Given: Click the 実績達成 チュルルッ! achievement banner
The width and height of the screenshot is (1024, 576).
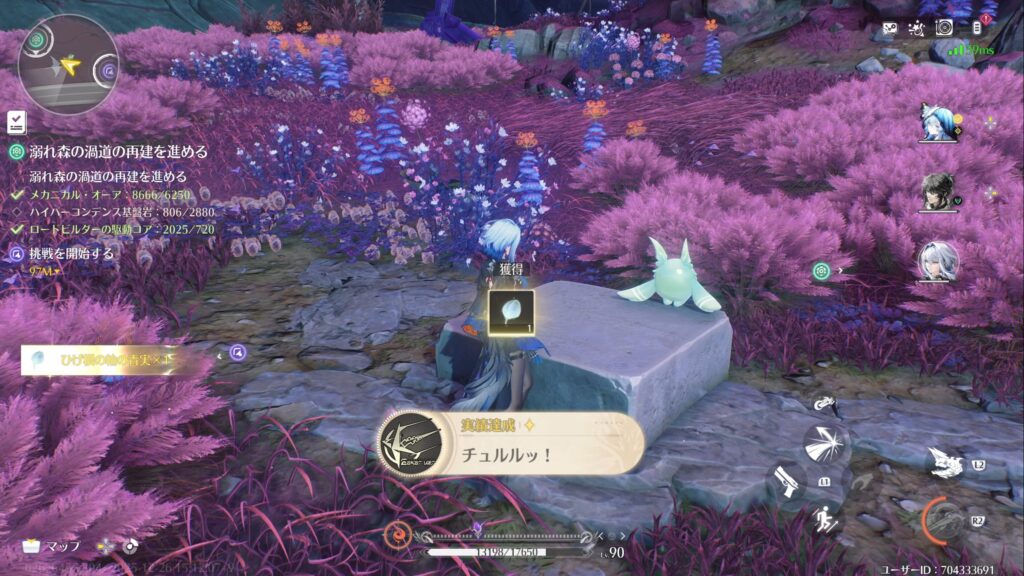Looking at the screenshot, I should pyautogui.click(x=510, y=444).
